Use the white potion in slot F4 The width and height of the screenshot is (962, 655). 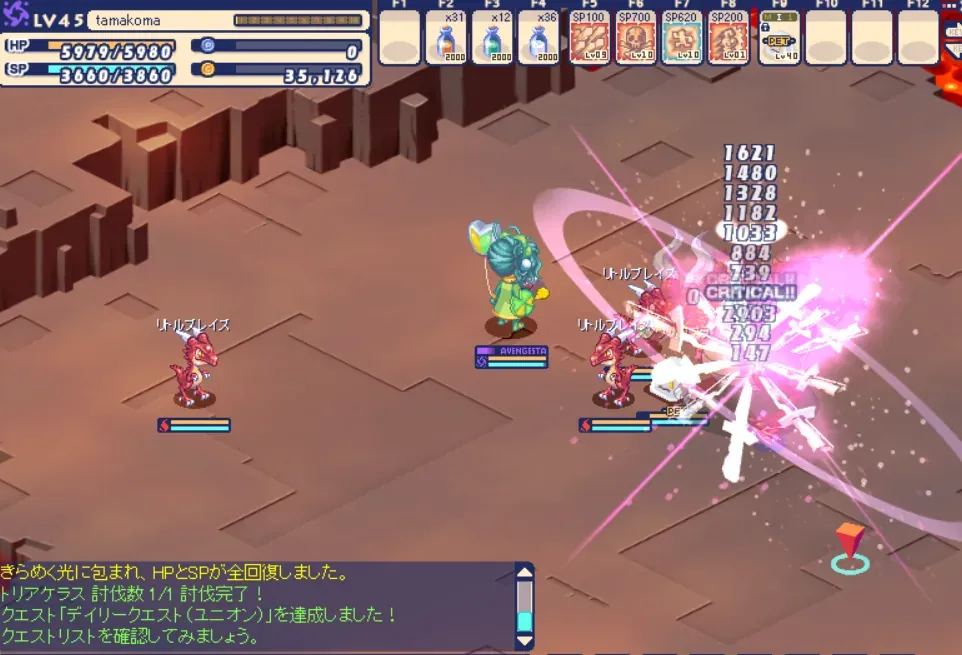[539, 40]
